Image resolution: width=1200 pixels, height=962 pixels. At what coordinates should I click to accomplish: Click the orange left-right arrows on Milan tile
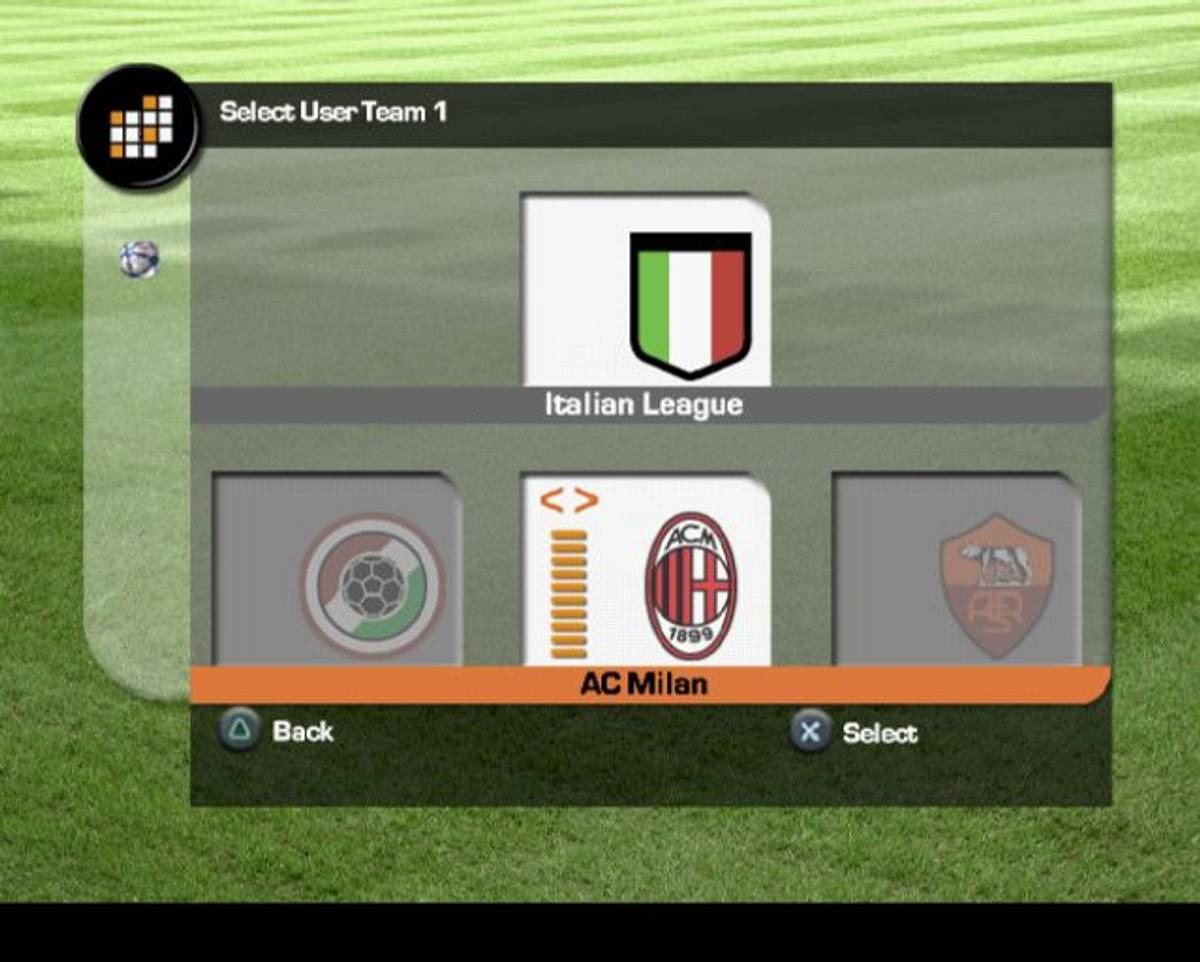569,501
